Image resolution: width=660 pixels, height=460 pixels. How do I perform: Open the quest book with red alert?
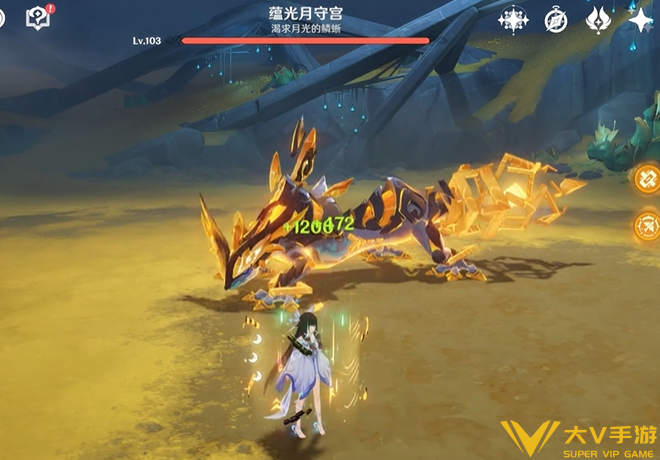click(x=39, y=17)
